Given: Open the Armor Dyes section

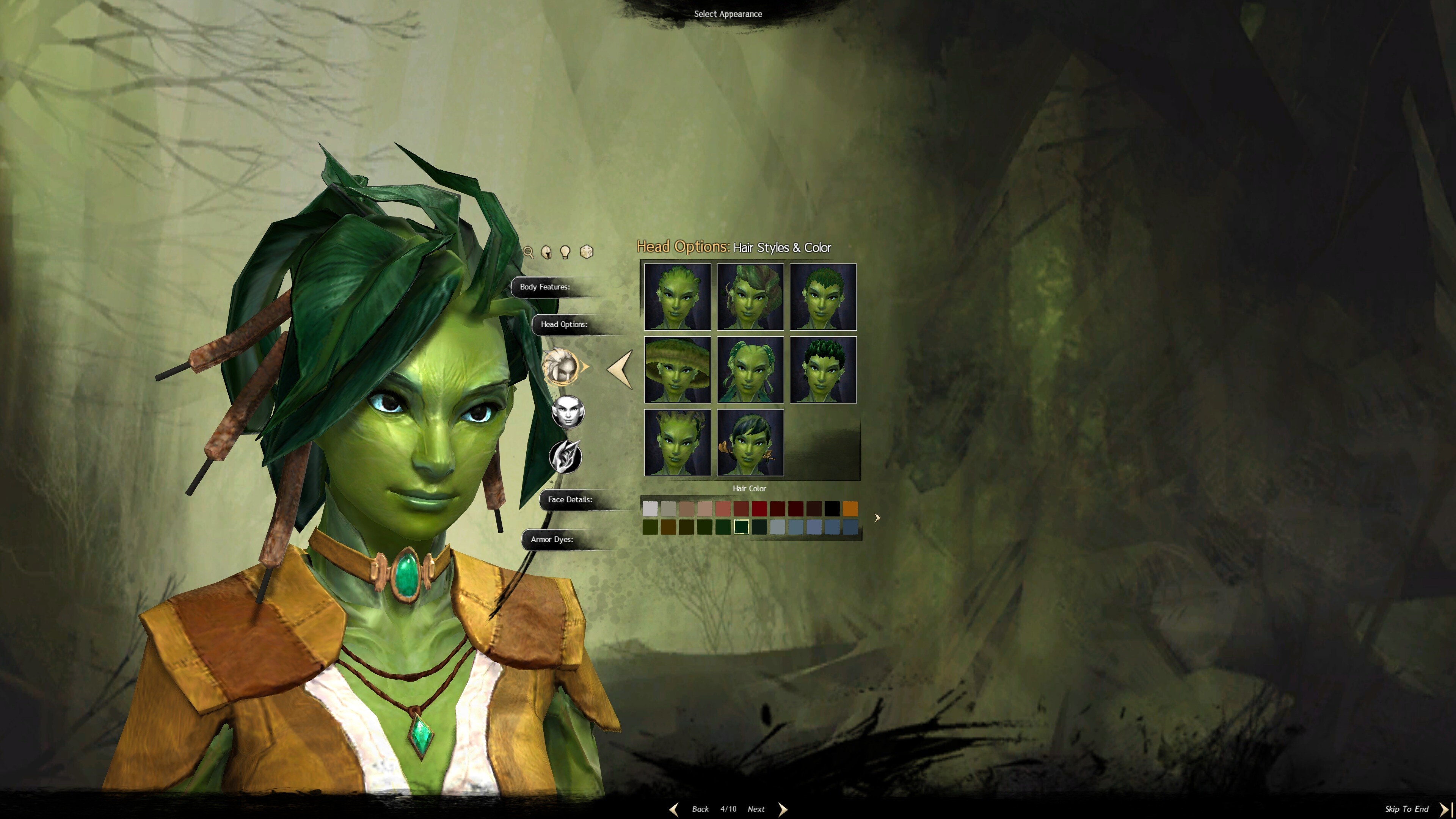Looking at the screenshot, I should click(x=552, y=539).
